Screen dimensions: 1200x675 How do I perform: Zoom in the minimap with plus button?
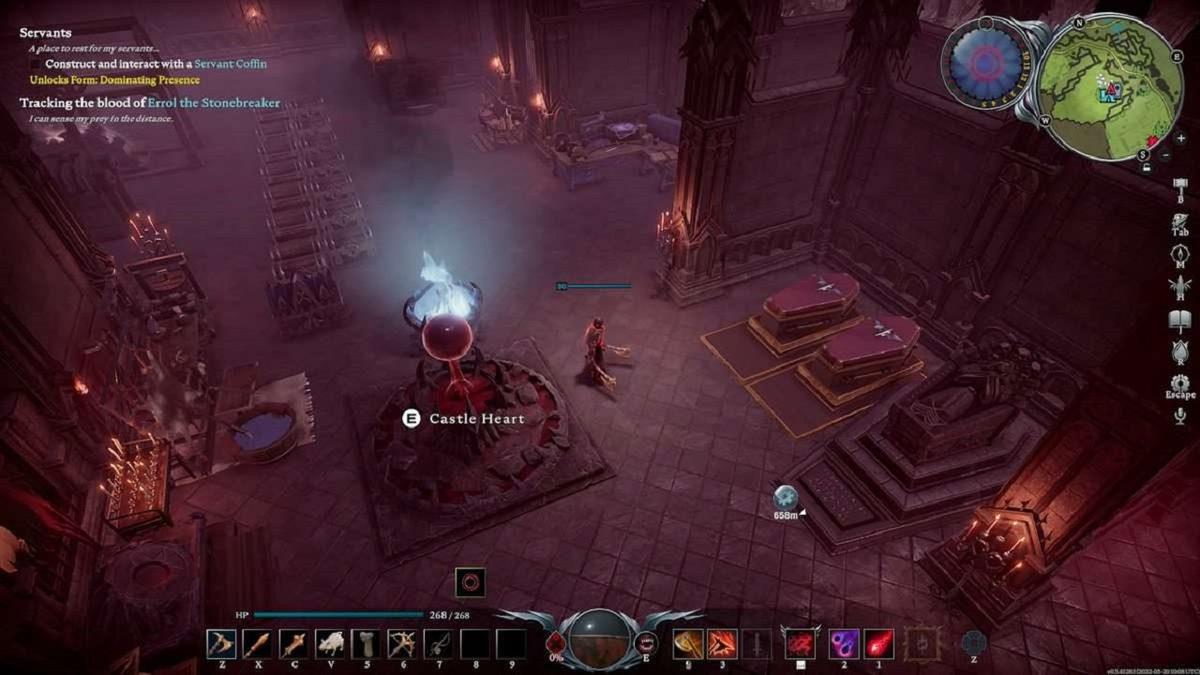click(x=1181, y=138)
